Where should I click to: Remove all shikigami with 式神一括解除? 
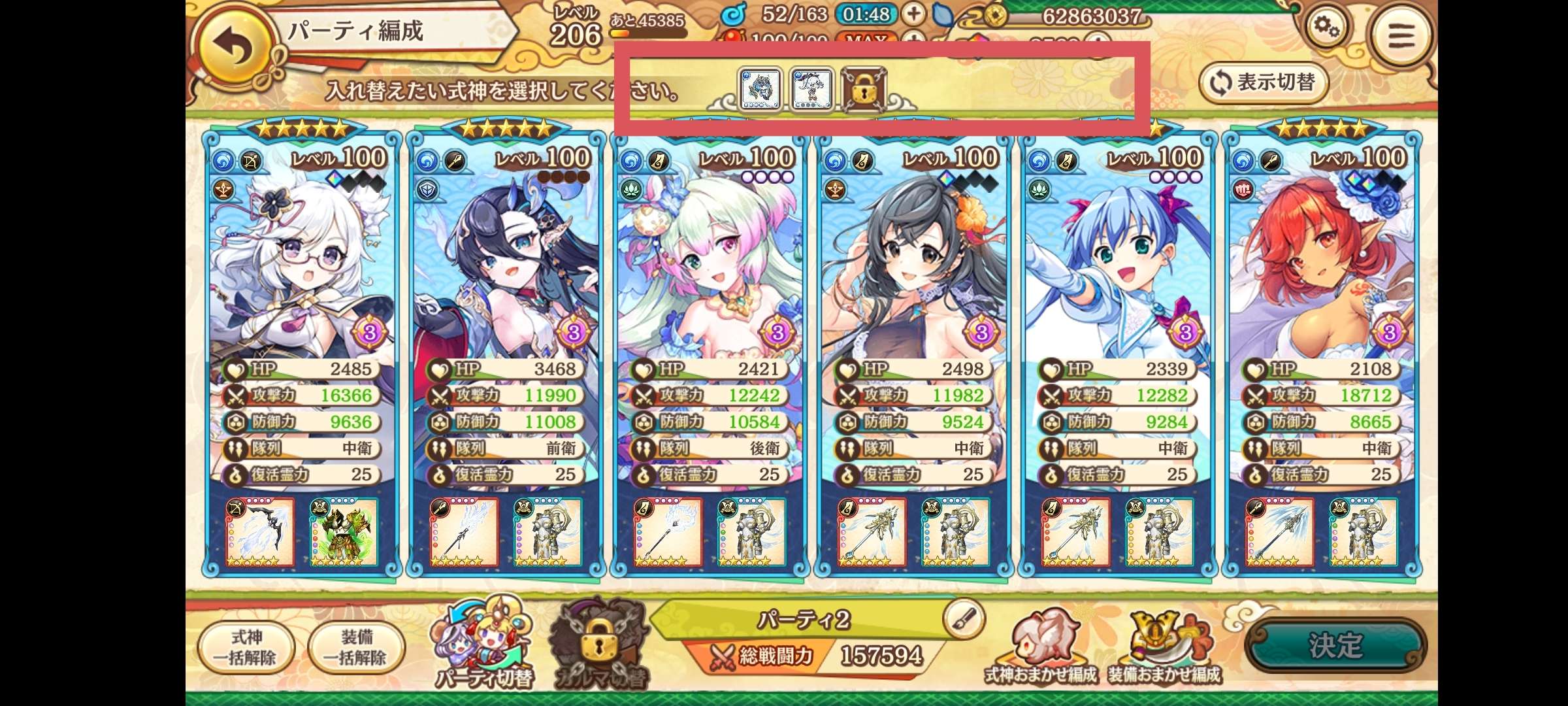coord(246,647)
